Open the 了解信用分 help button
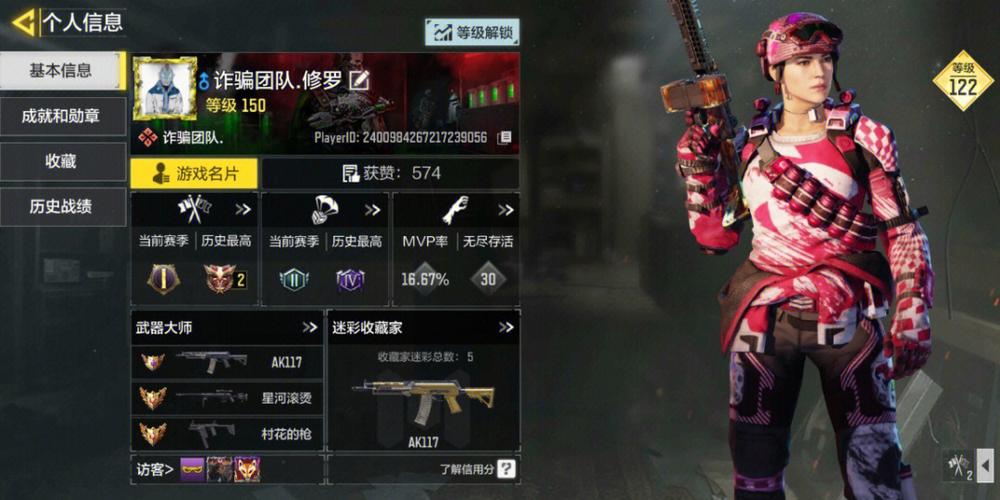 pos(506,468)
